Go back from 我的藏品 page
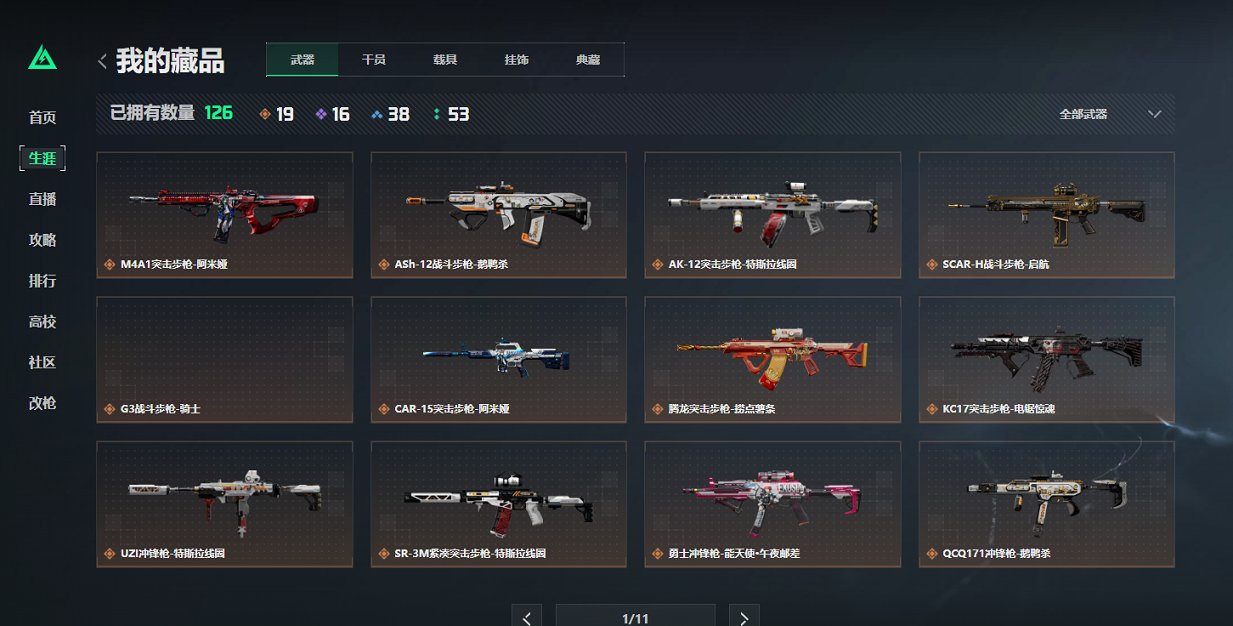1233x626 pixels. tap(102, 61)
